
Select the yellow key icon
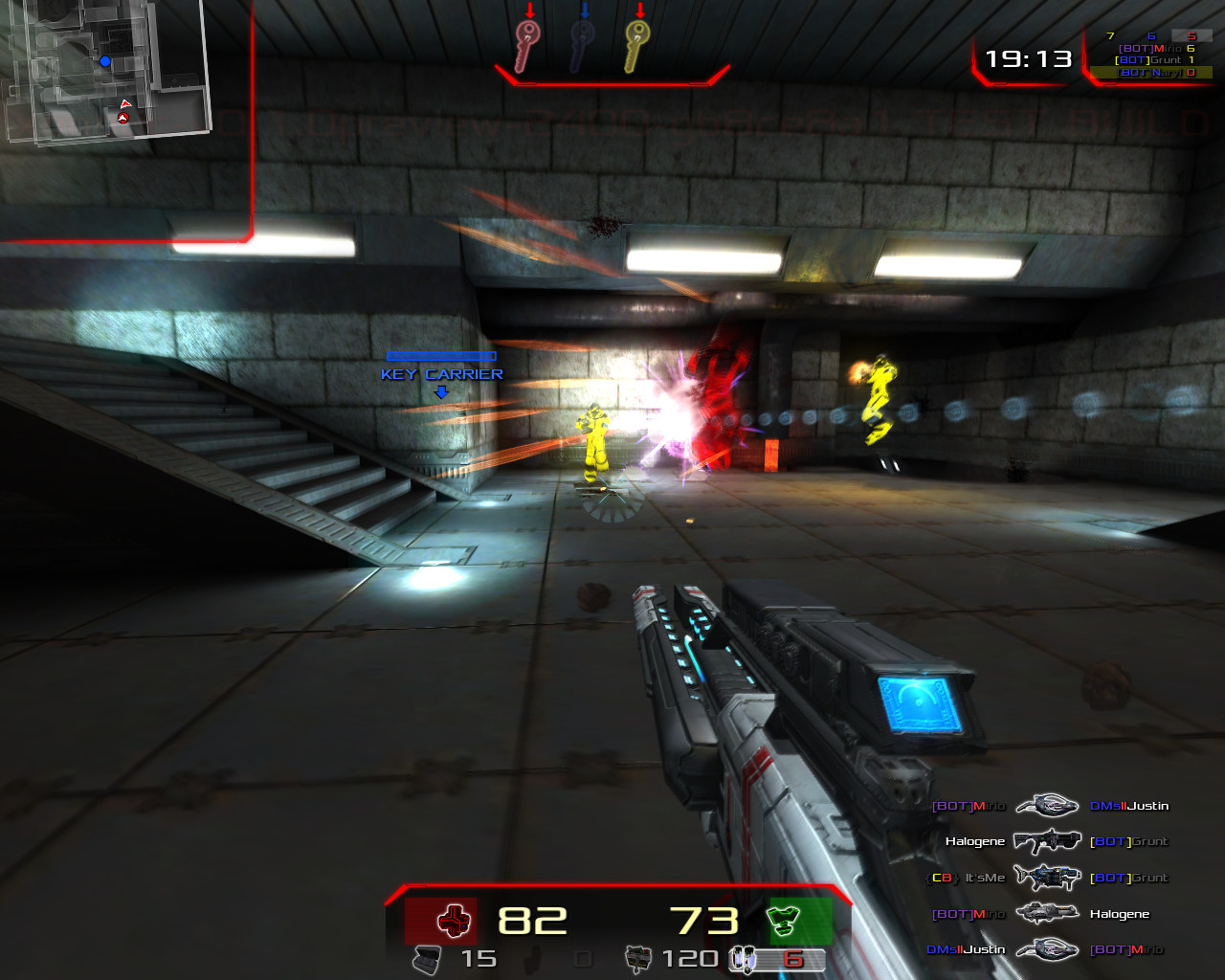pyautogui.click(x=638, y=46)
